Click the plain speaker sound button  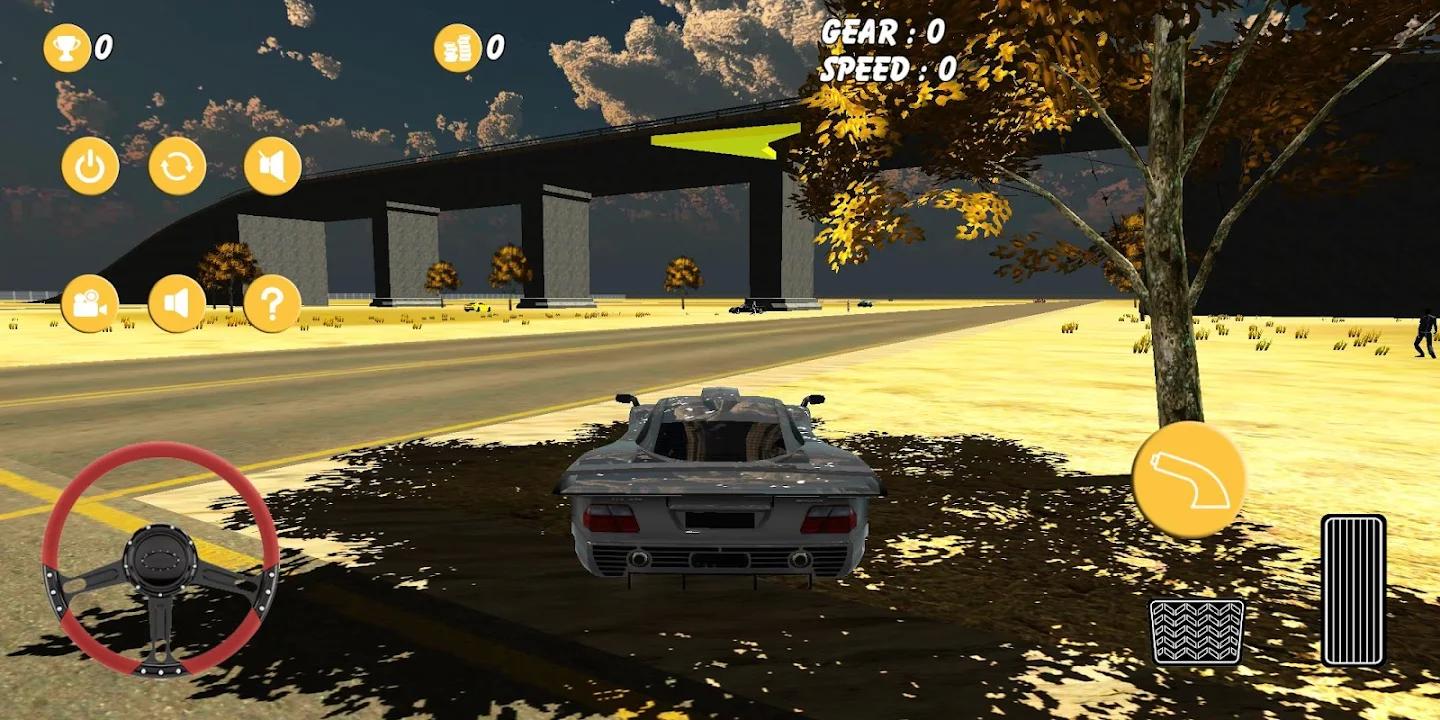coord(177,303)
